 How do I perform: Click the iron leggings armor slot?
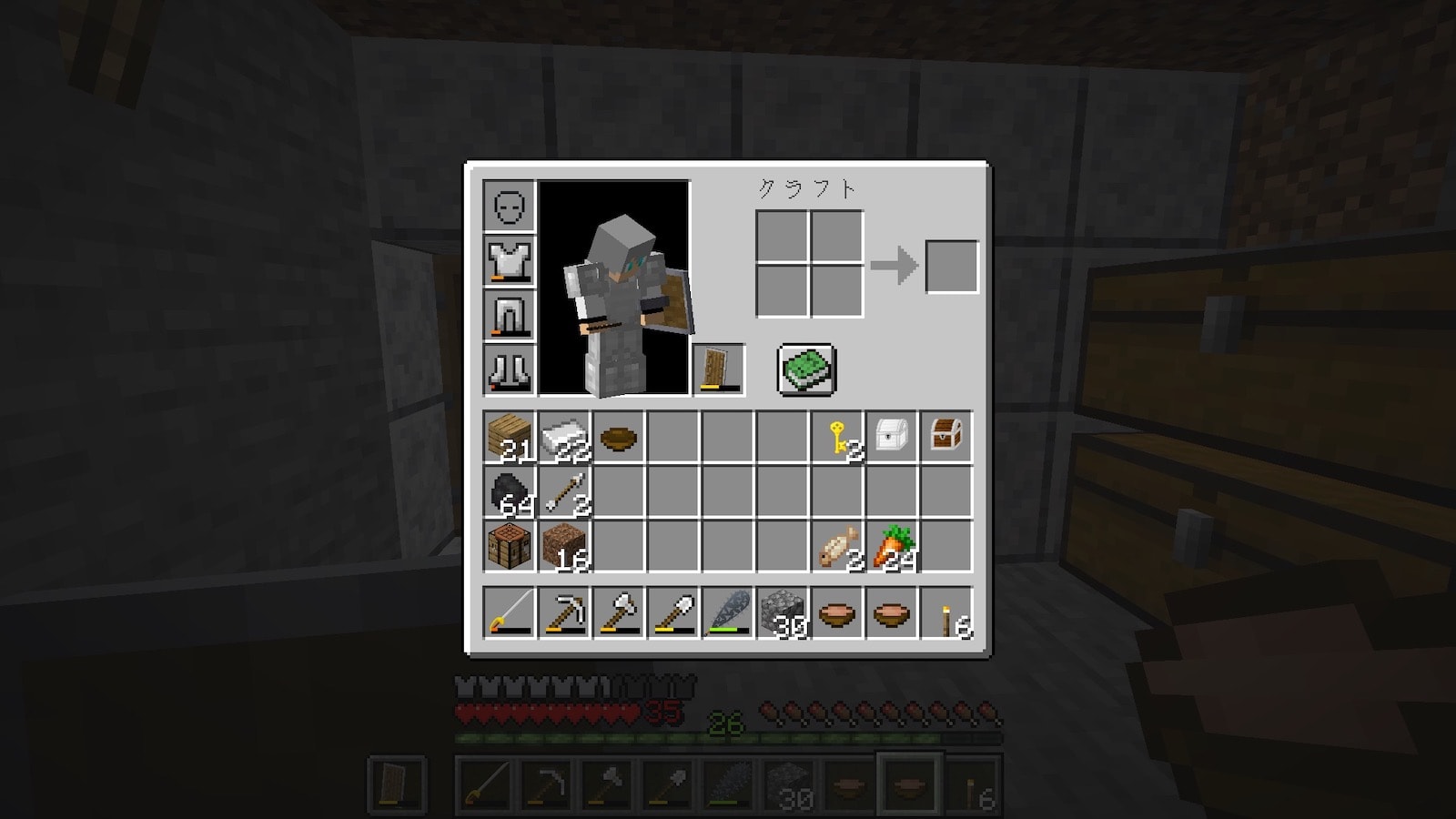click(x=510, y=316)
